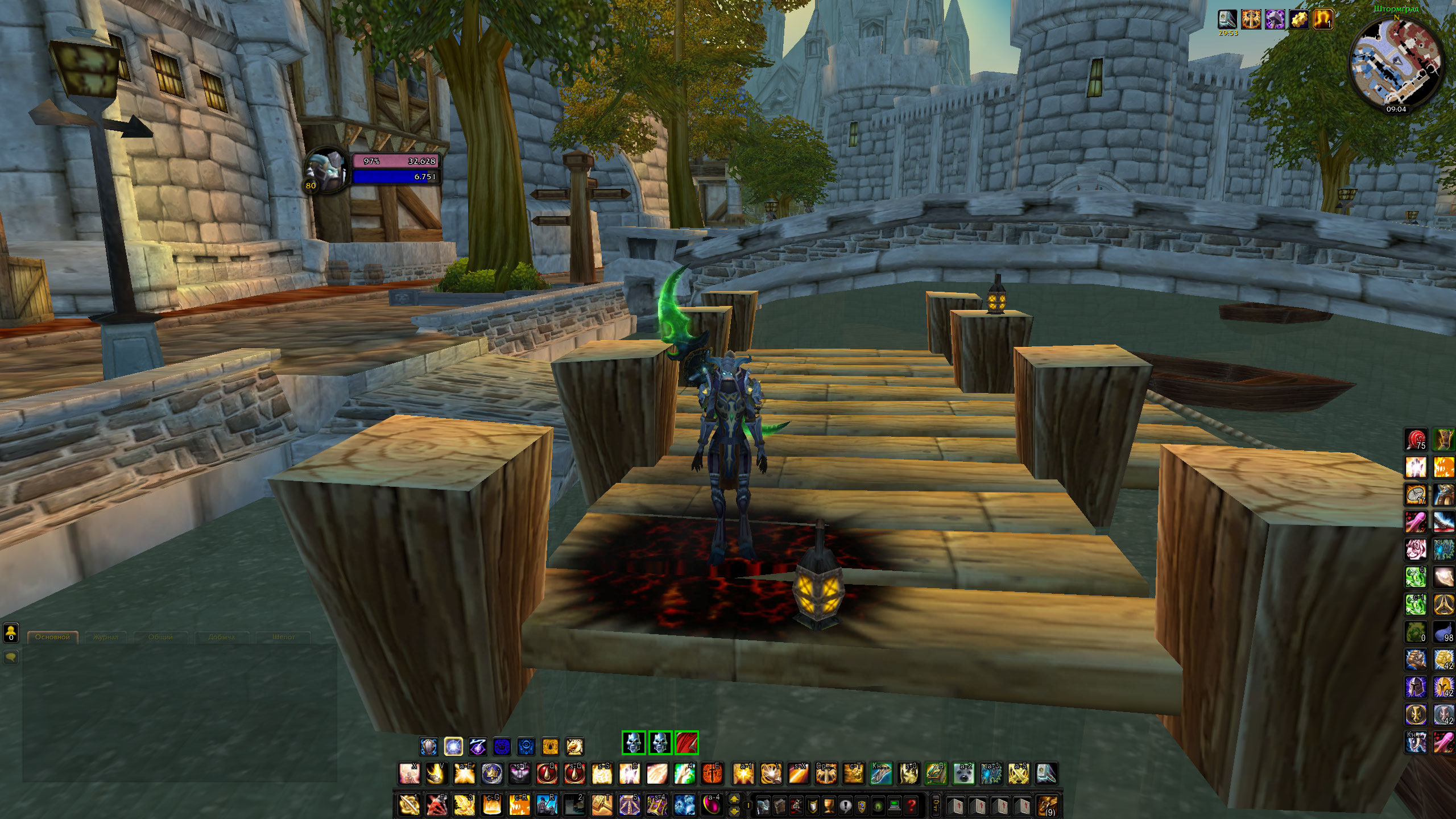Image resolution: width=1456 pixels, height=819 pixels.
Task: Open the player portrait frame at level 80
Action: tap(325, 171)
